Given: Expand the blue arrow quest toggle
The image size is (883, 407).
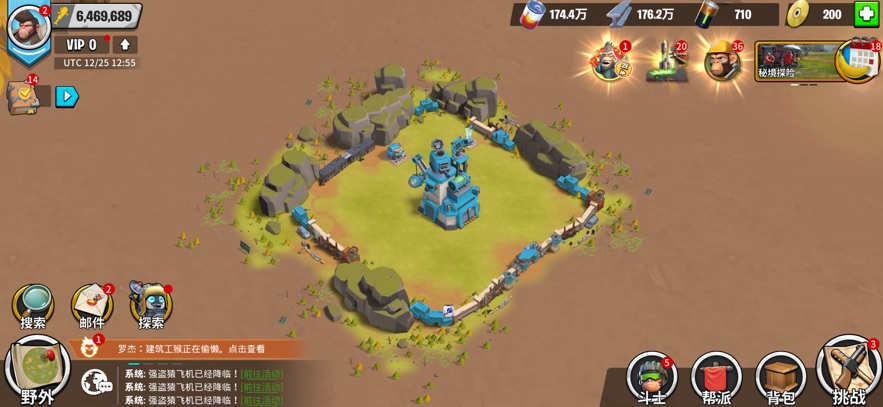Looking at the screenshot, I should click(x=66, y=97).
